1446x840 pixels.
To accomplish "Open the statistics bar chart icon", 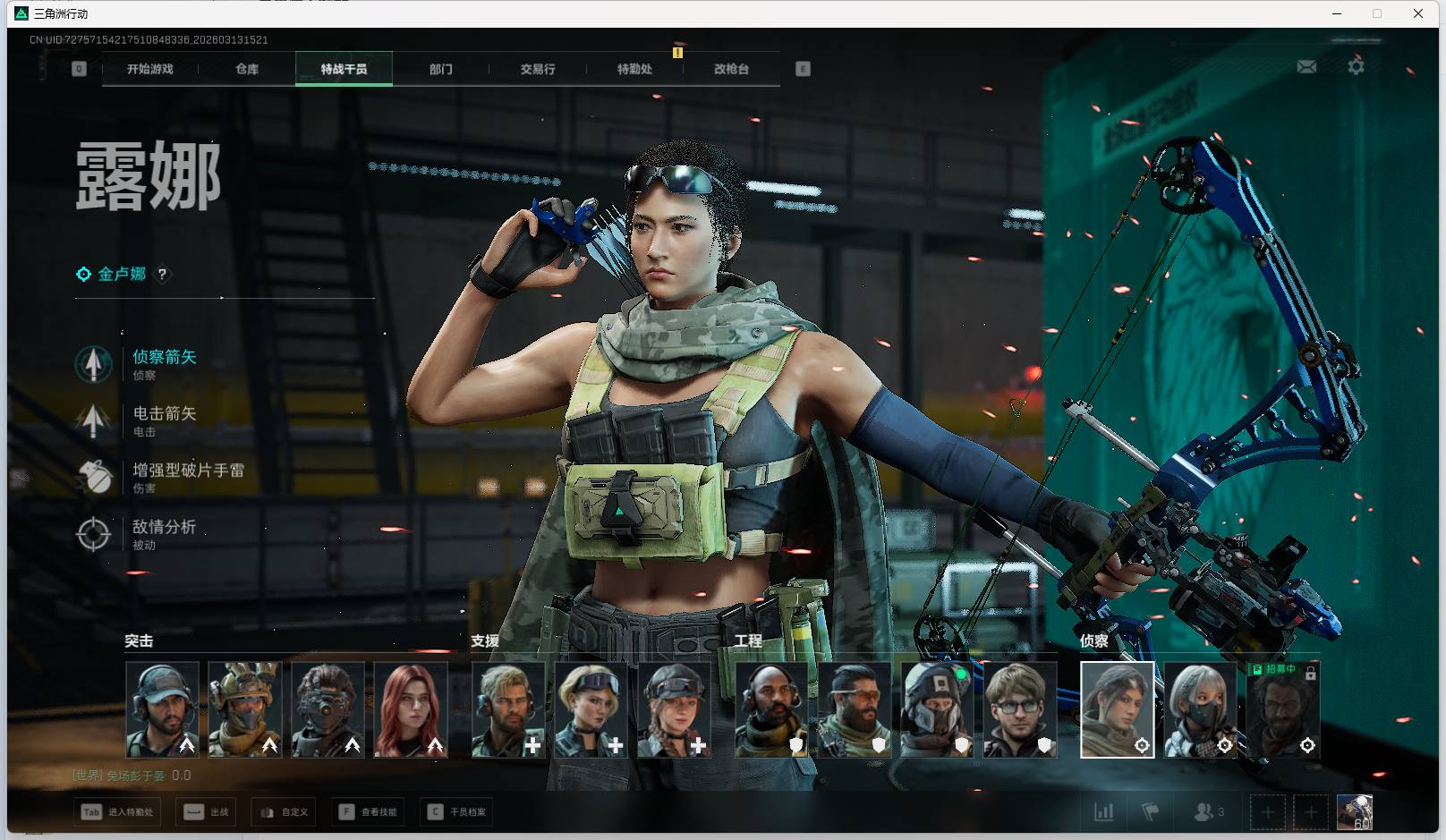I will pos(1104,812).
